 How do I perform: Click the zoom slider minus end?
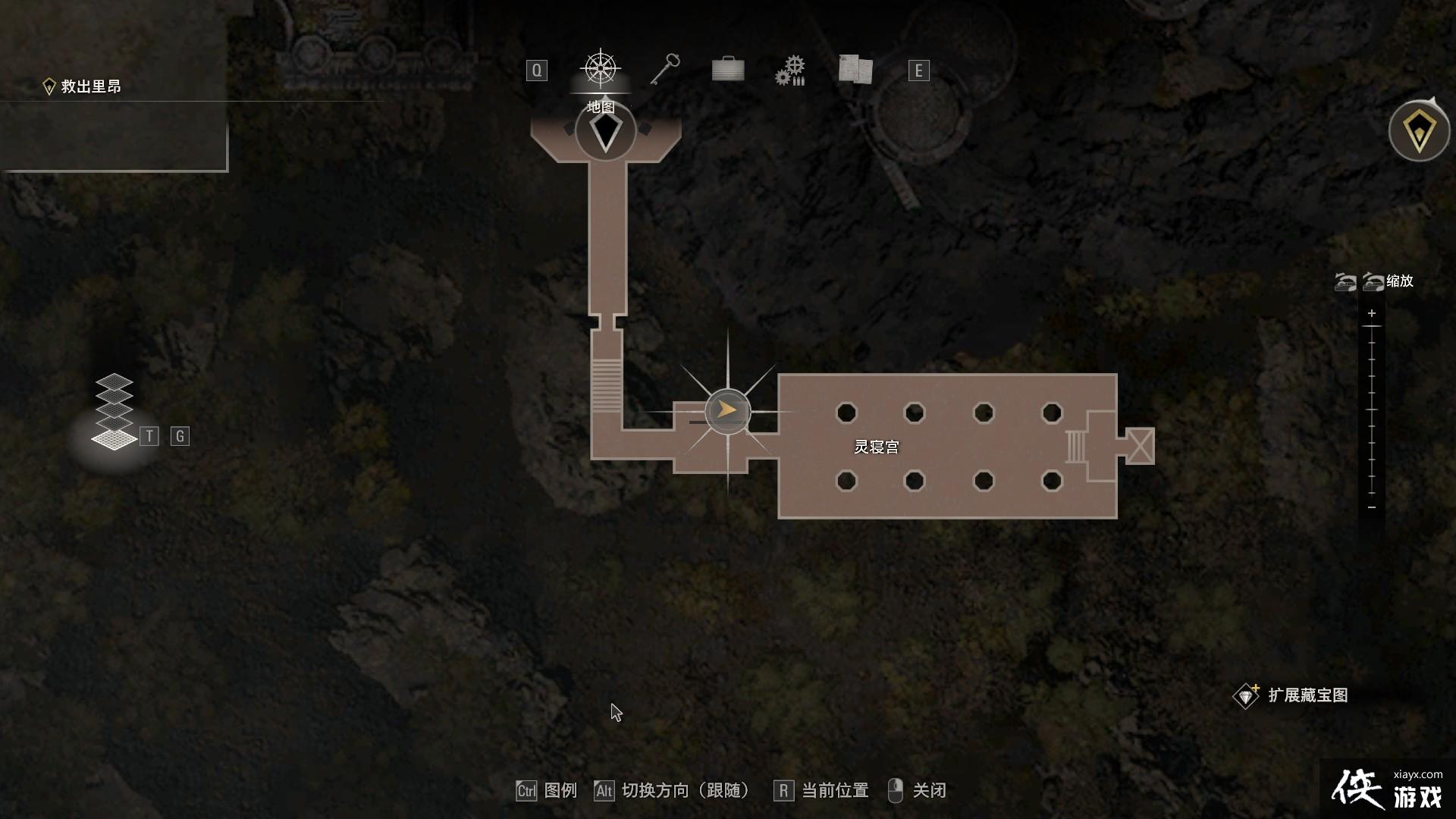click(1371, 507)
